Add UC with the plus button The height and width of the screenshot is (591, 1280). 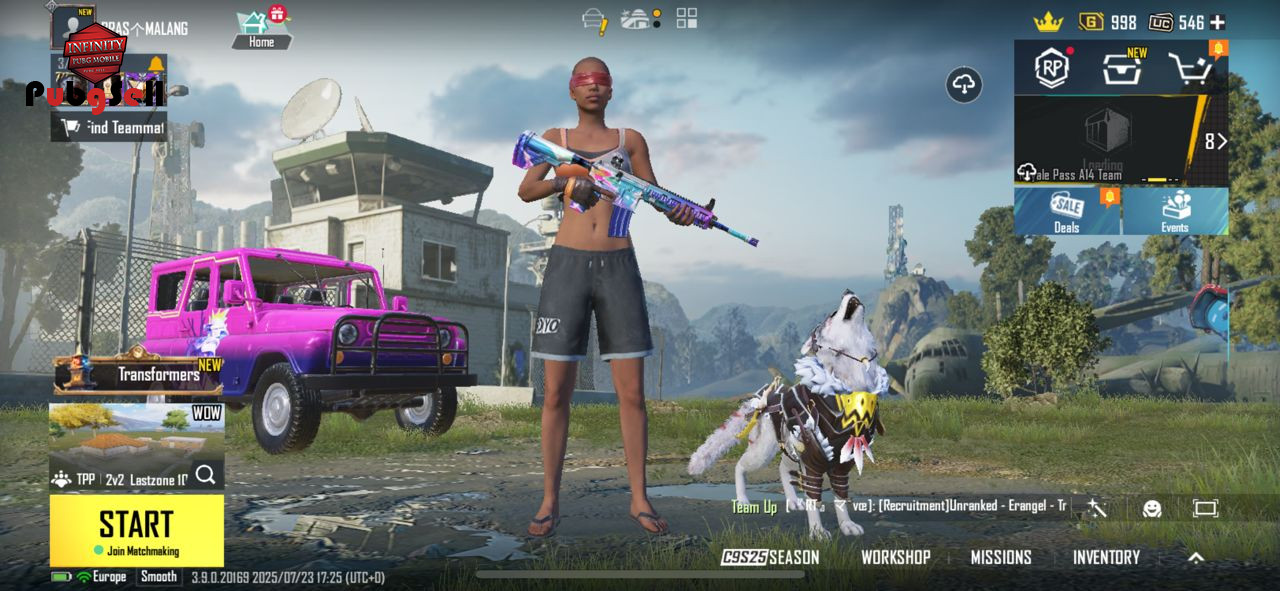(x=1217, y=22)
